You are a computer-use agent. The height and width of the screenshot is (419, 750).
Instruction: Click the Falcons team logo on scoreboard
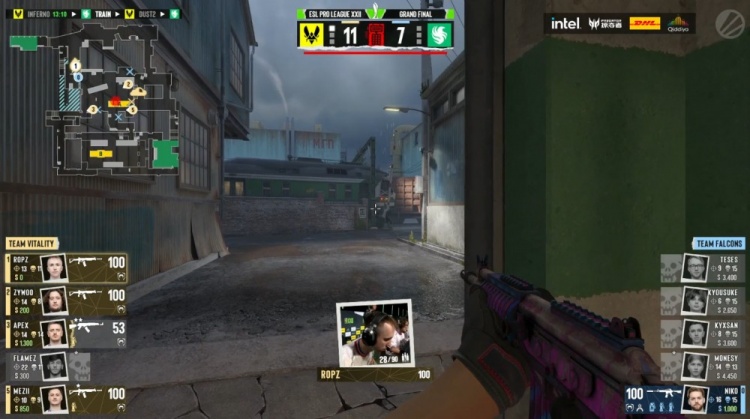pos(439,35)
